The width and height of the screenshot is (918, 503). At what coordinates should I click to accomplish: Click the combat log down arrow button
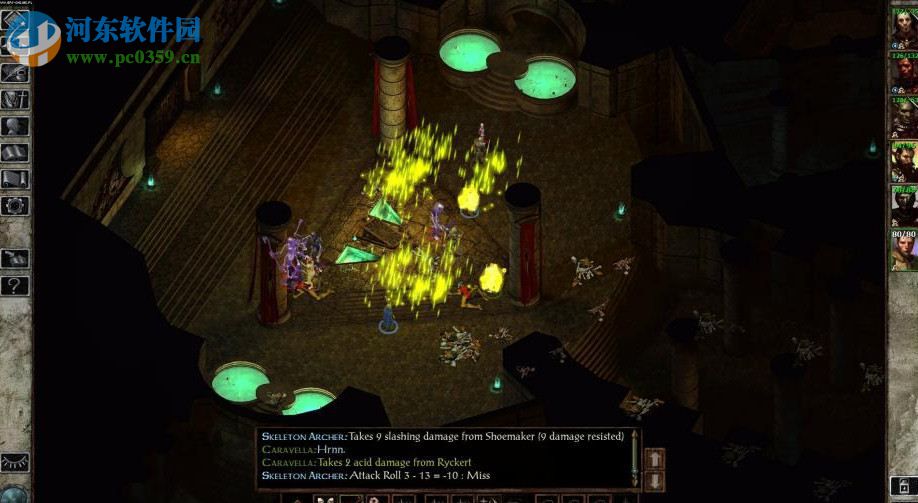pos(656,480)
